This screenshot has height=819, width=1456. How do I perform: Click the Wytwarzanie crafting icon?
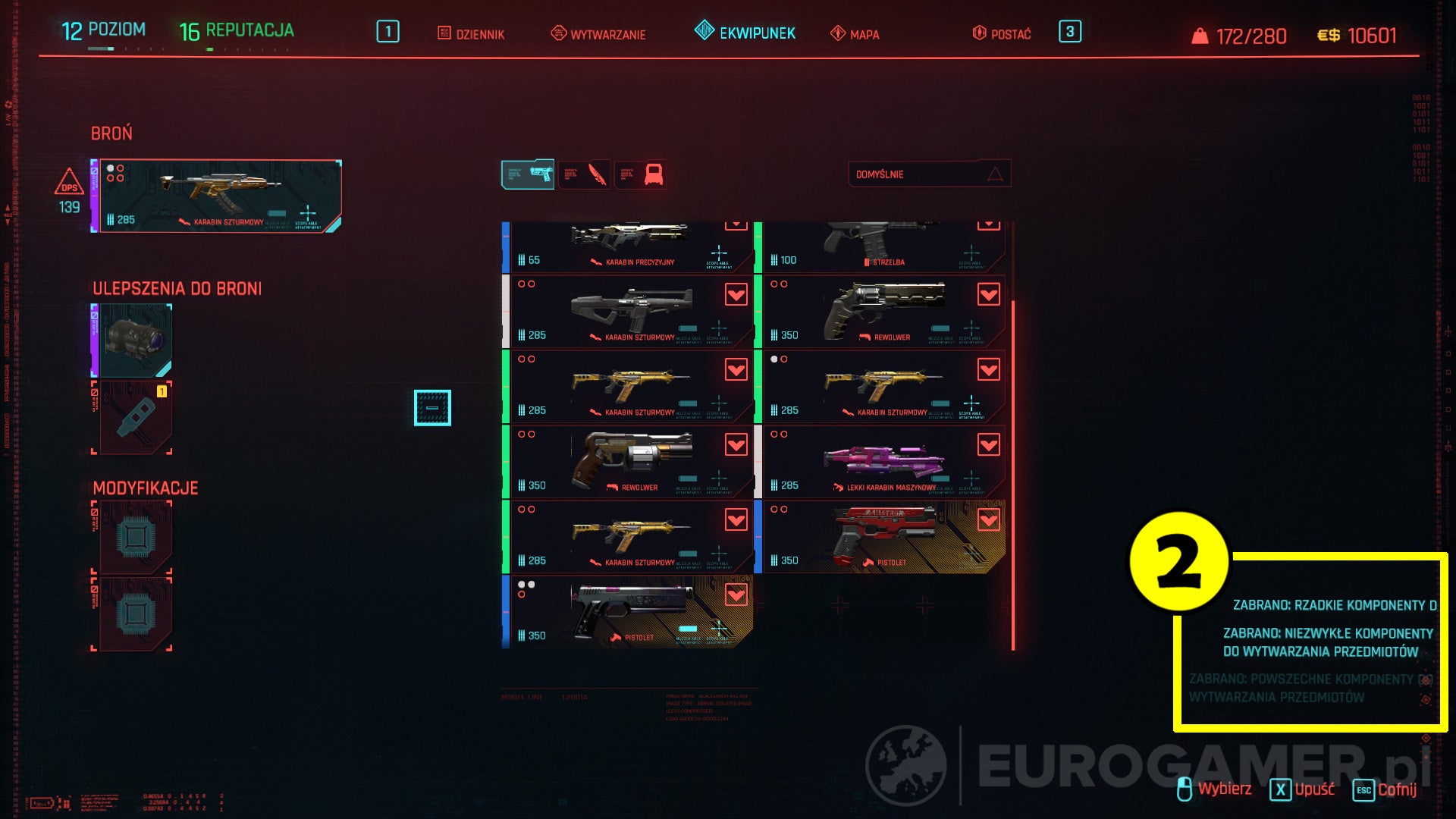558,33
